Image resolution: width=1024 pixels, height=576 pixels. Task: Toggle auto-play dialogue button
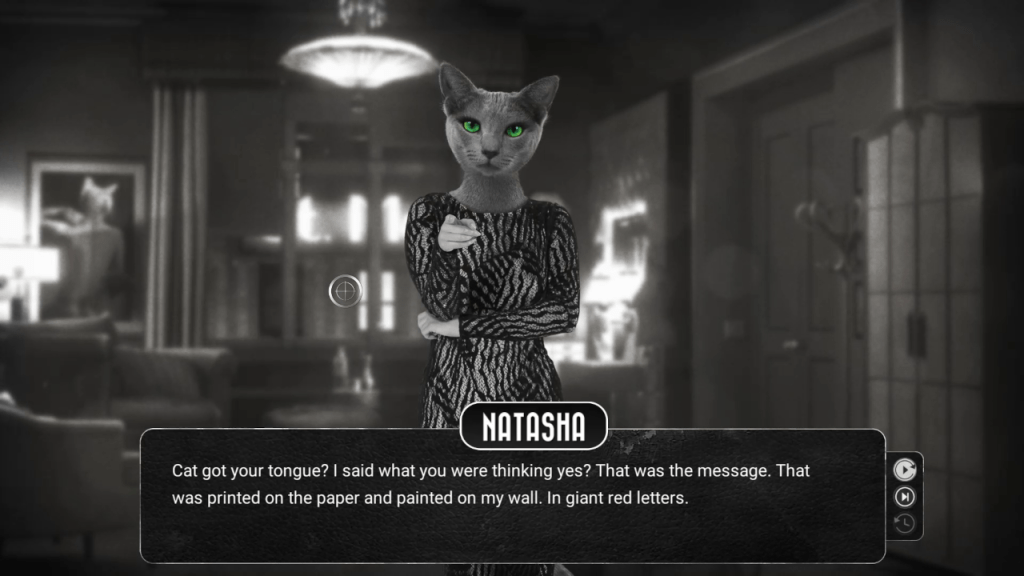coord(904,468)
